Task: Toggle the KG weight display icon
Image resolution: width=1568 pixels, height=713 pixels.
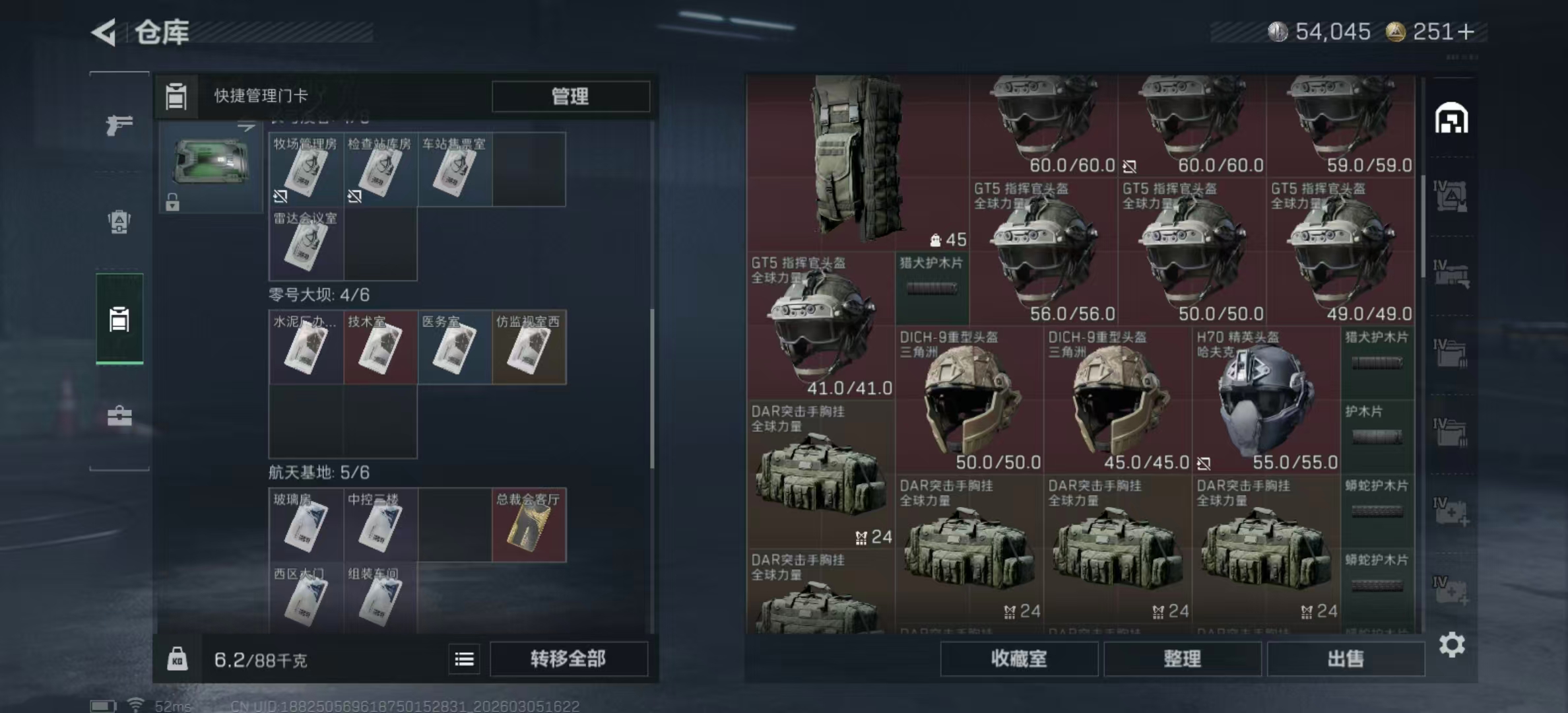Action: point(176,659)
